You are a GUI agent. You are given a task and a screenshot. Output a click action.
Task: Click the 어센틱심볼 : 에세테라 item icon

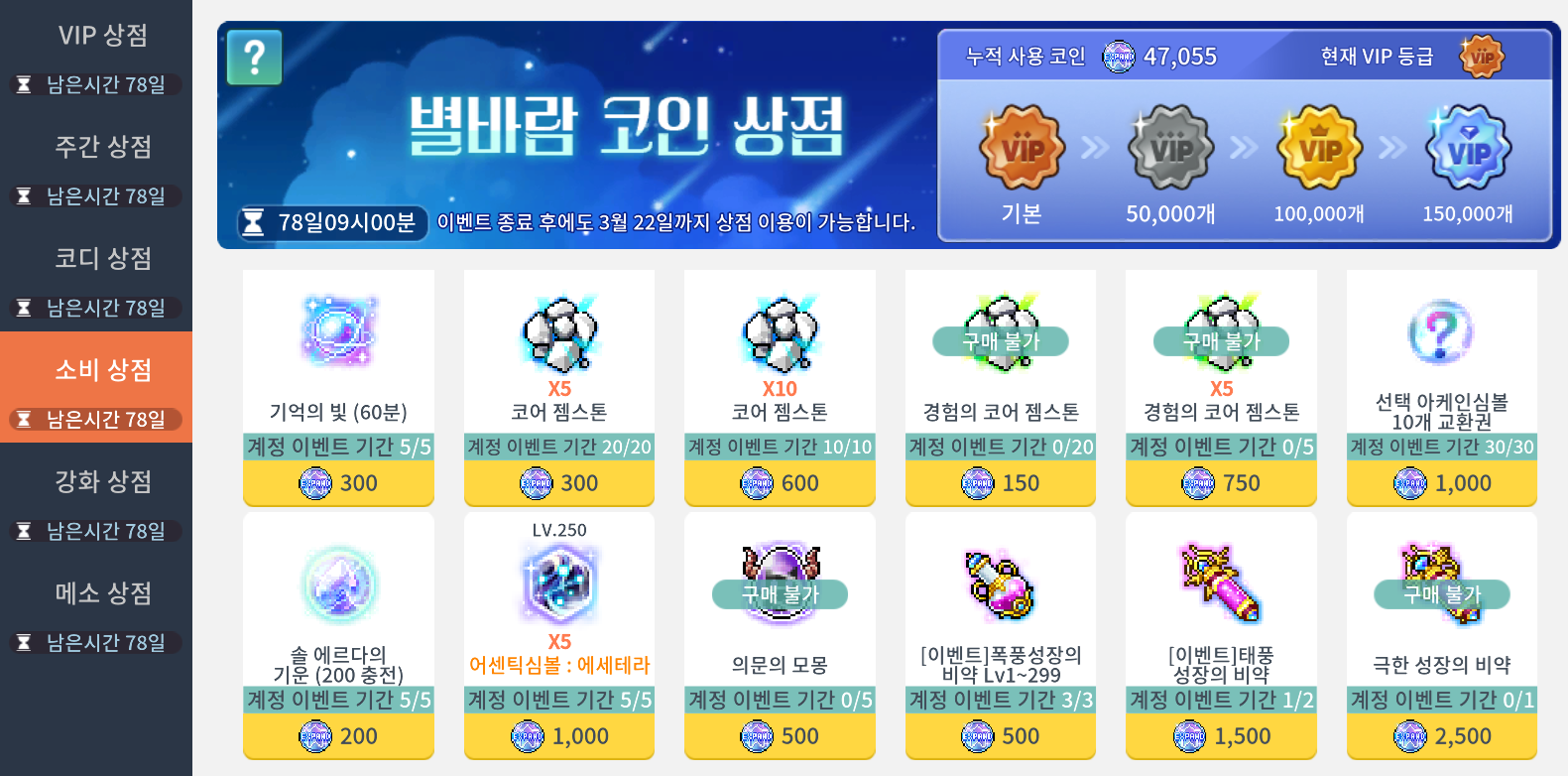pos(558,585)
